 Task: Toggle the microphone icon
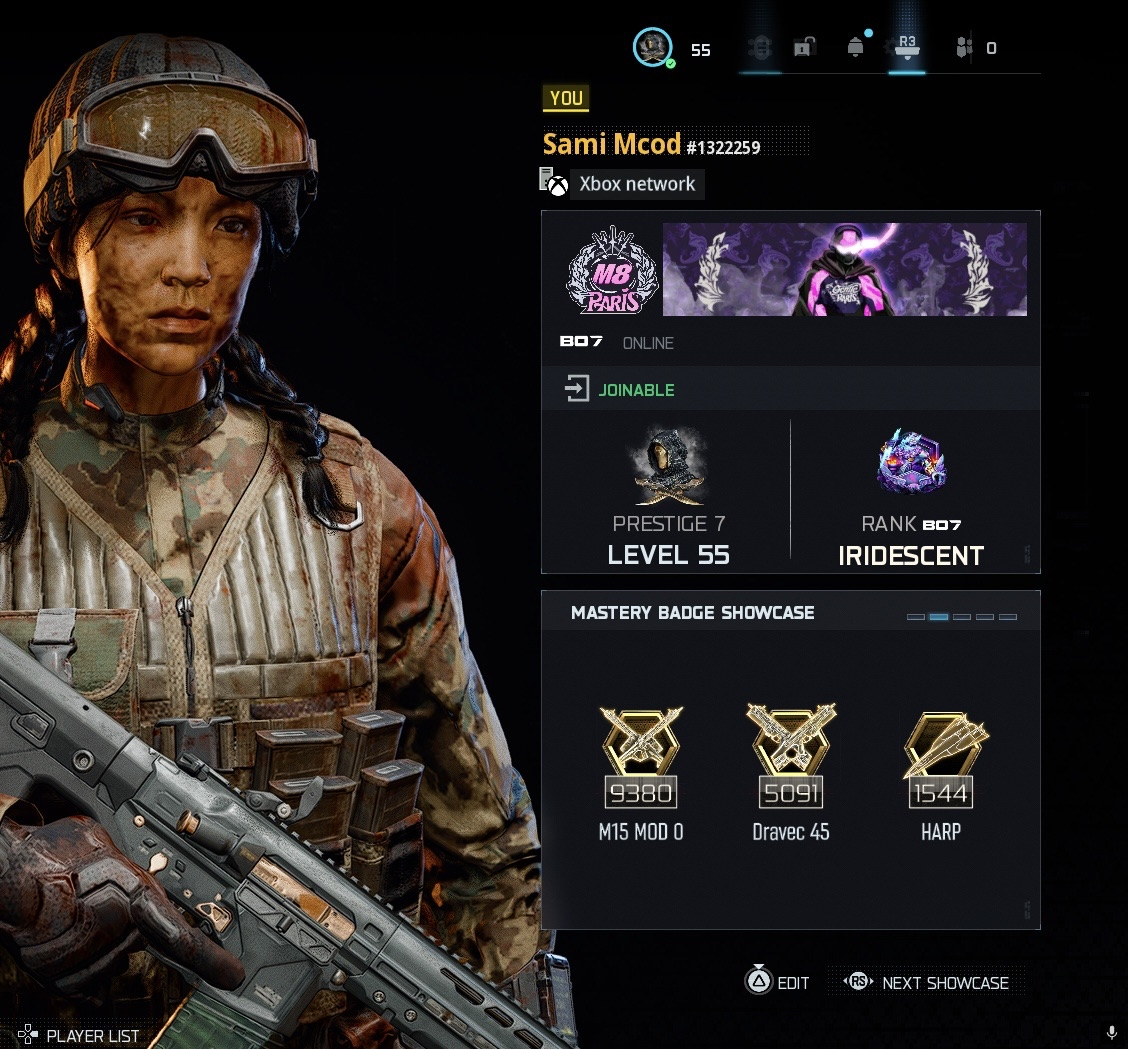click(x=1112, y=1033)
